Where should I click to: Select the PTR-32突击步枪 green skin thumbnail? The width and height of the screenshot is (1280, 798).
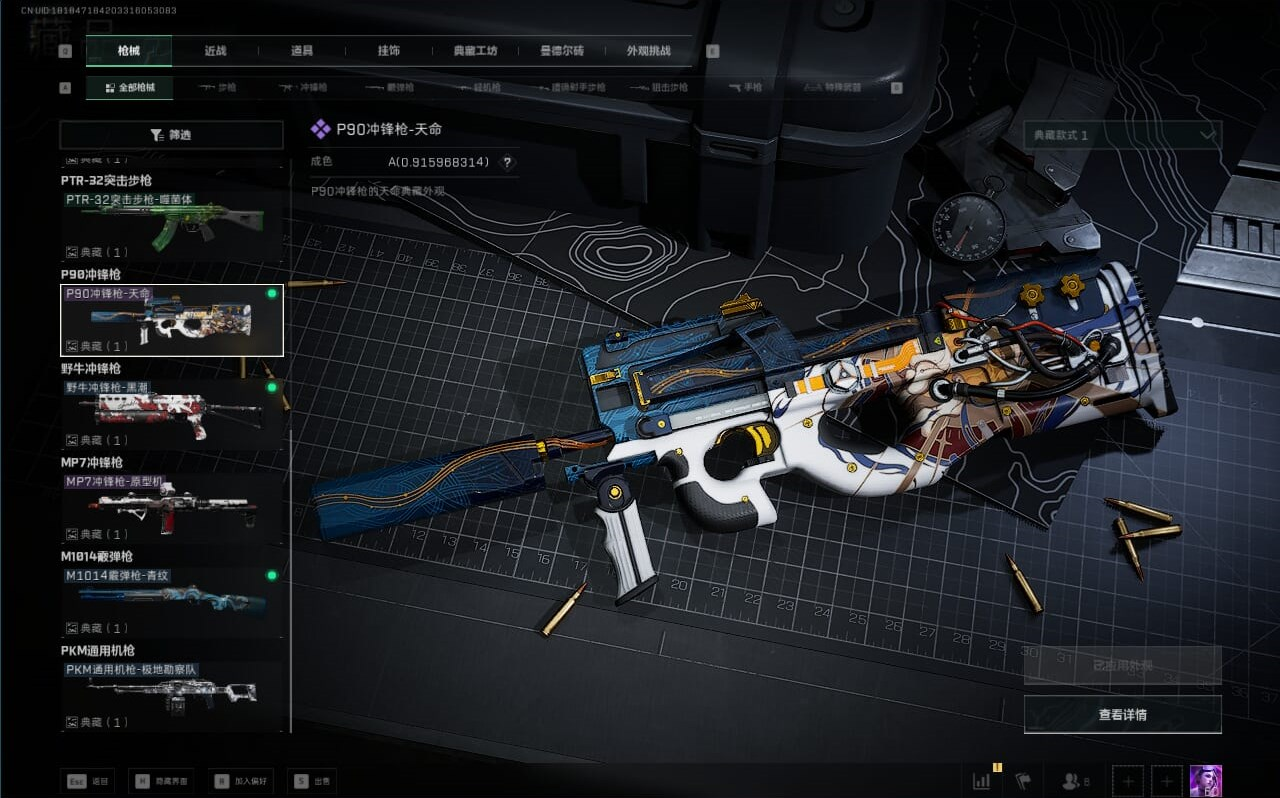pos(171,227)
